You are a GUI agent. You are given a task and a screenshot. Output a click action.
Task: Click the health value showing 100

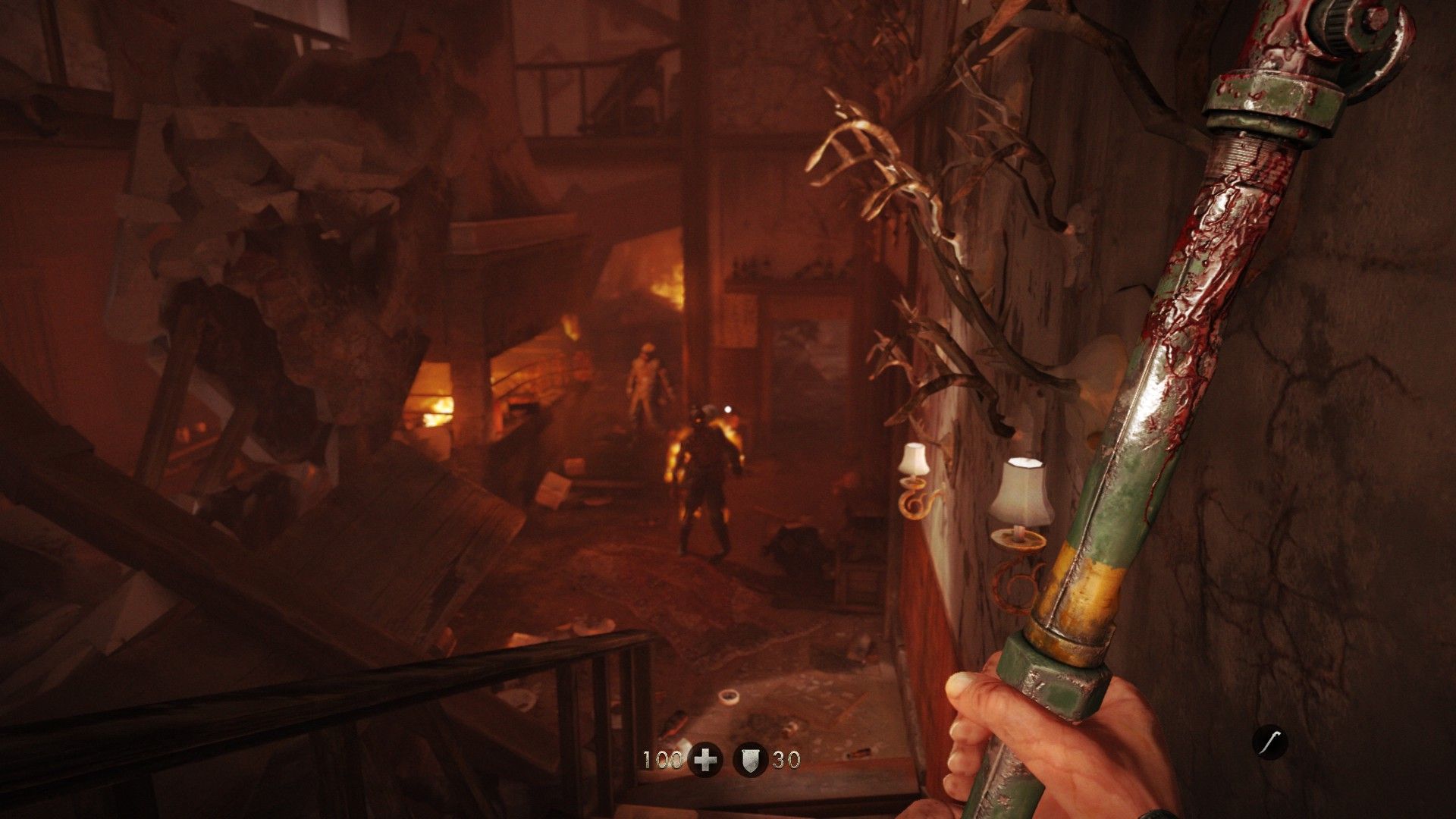[661, 758]
